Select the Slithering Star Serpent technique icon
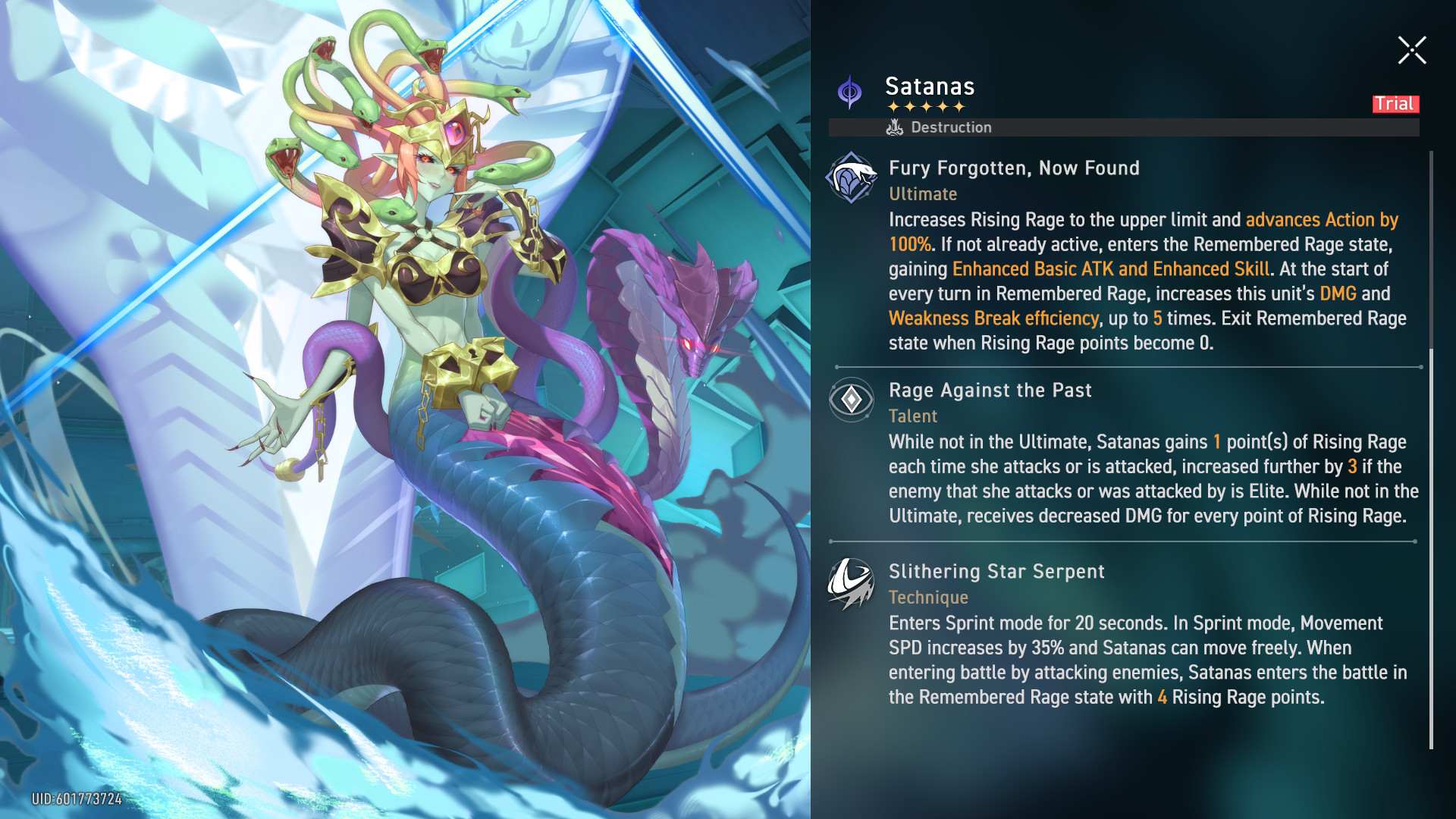Image resolution: width=1456 pixels, height=819 pixels. (851, 583)
